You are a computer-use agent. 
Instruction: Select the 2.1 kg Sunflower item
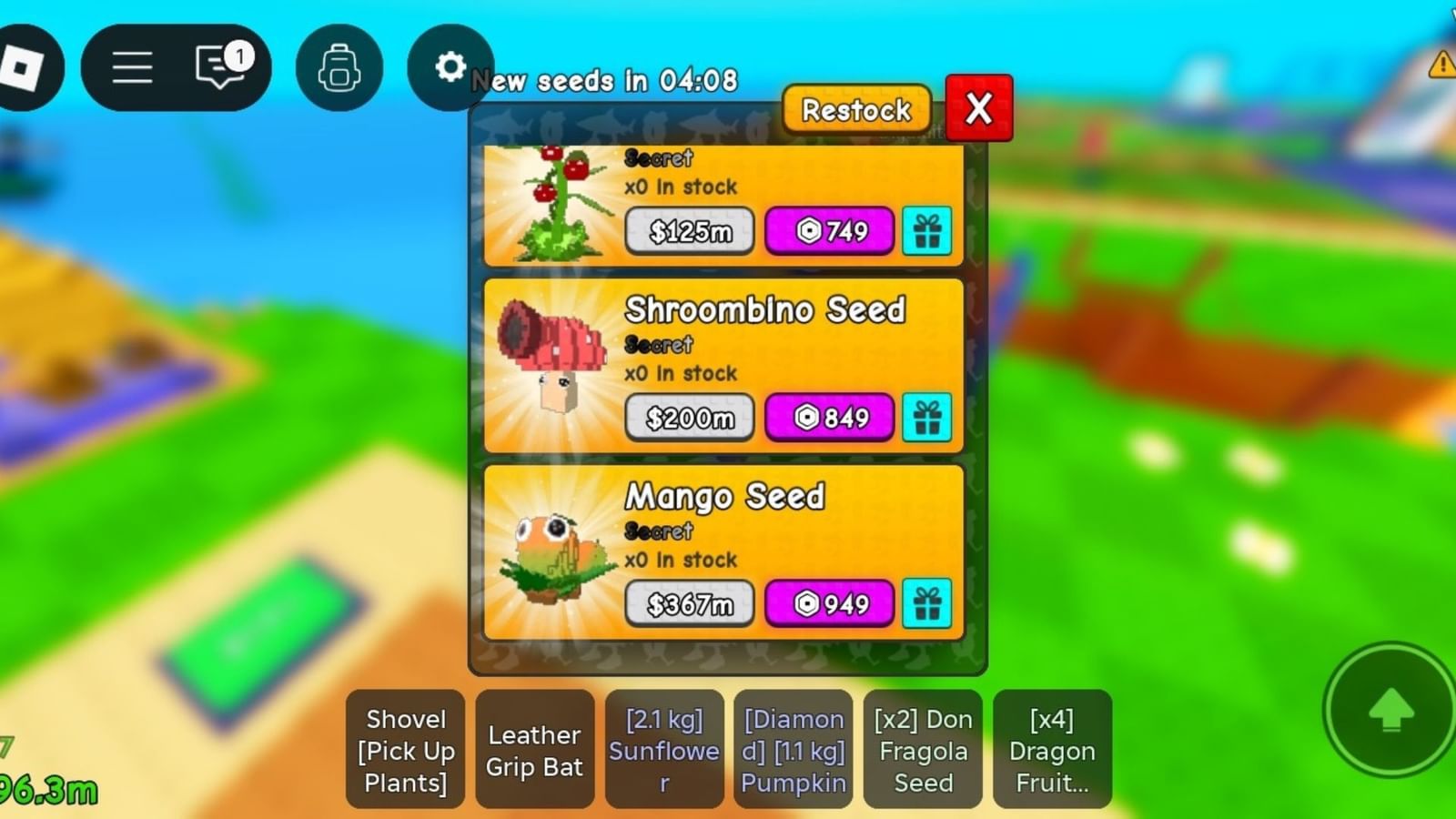pyautogui.click(x=664, y=750)
